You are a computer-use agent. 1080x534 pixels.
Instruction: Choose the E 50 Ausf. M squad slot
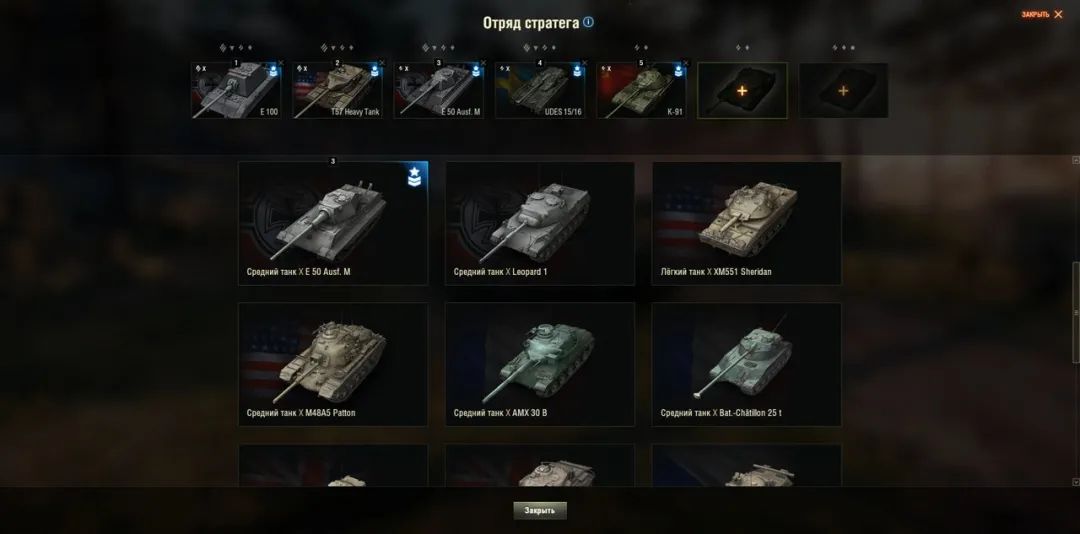(439, 91)
